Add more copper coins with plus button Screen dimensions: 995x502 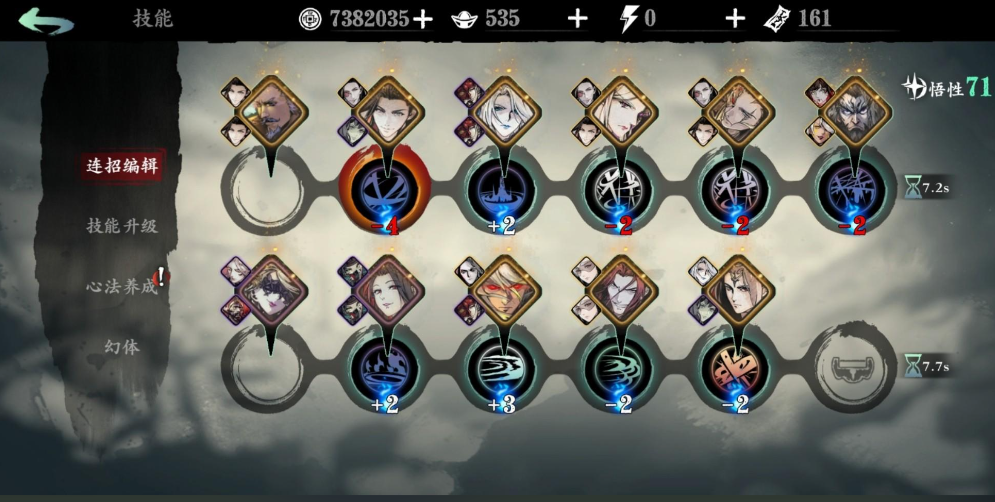[x=423, y=19]
